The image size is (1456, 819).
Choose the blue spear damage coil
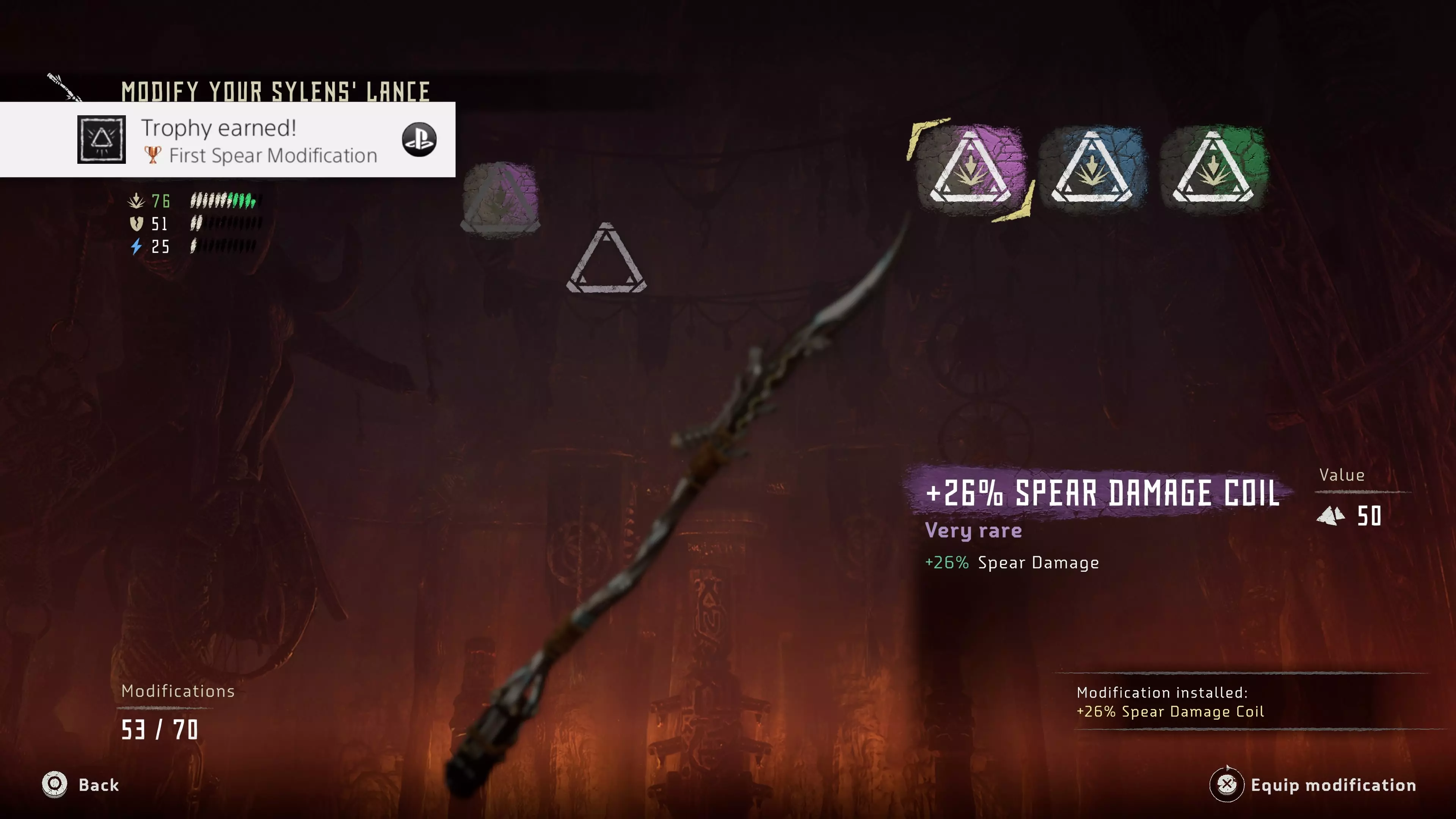pyautogui.click(x=1092, y=168)
